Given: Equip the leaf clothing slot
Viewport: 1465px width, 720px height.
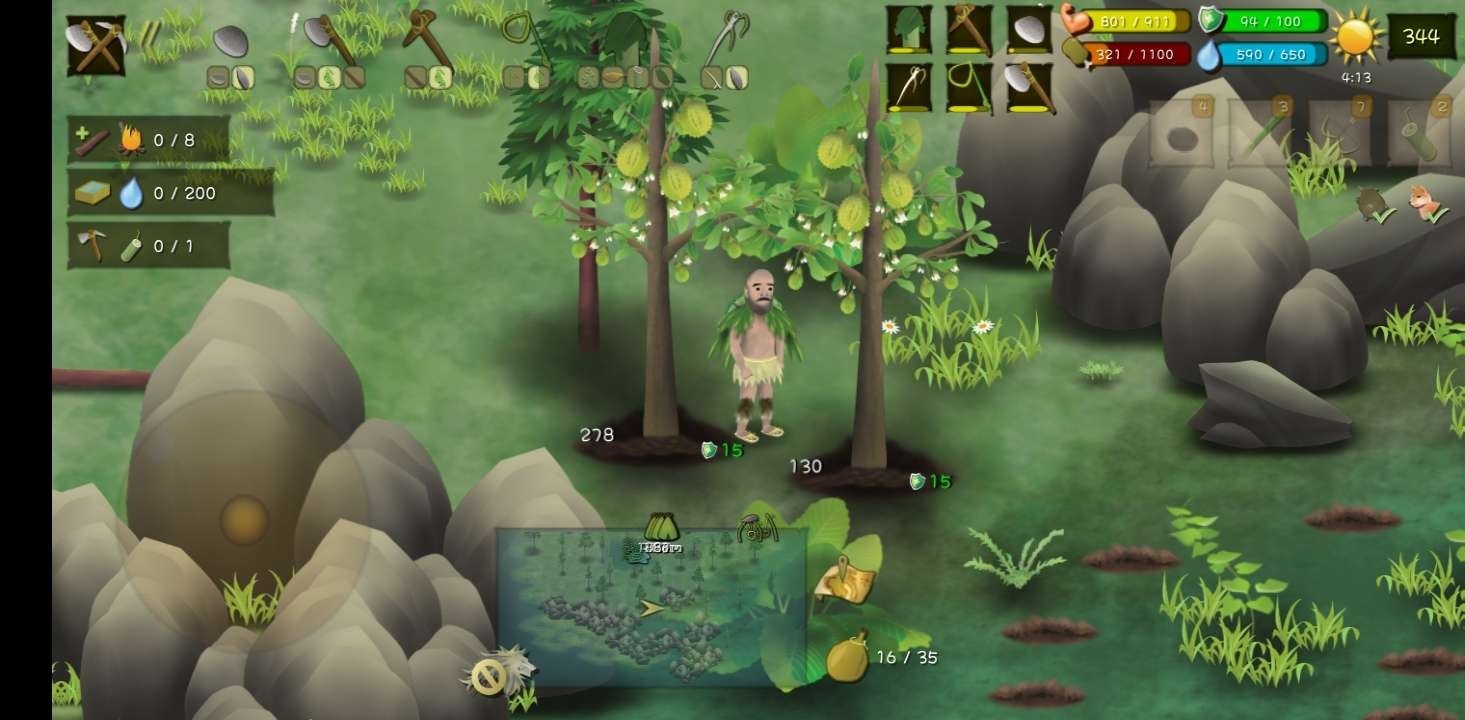Looking at the screenshot, I should coord(908,30).
